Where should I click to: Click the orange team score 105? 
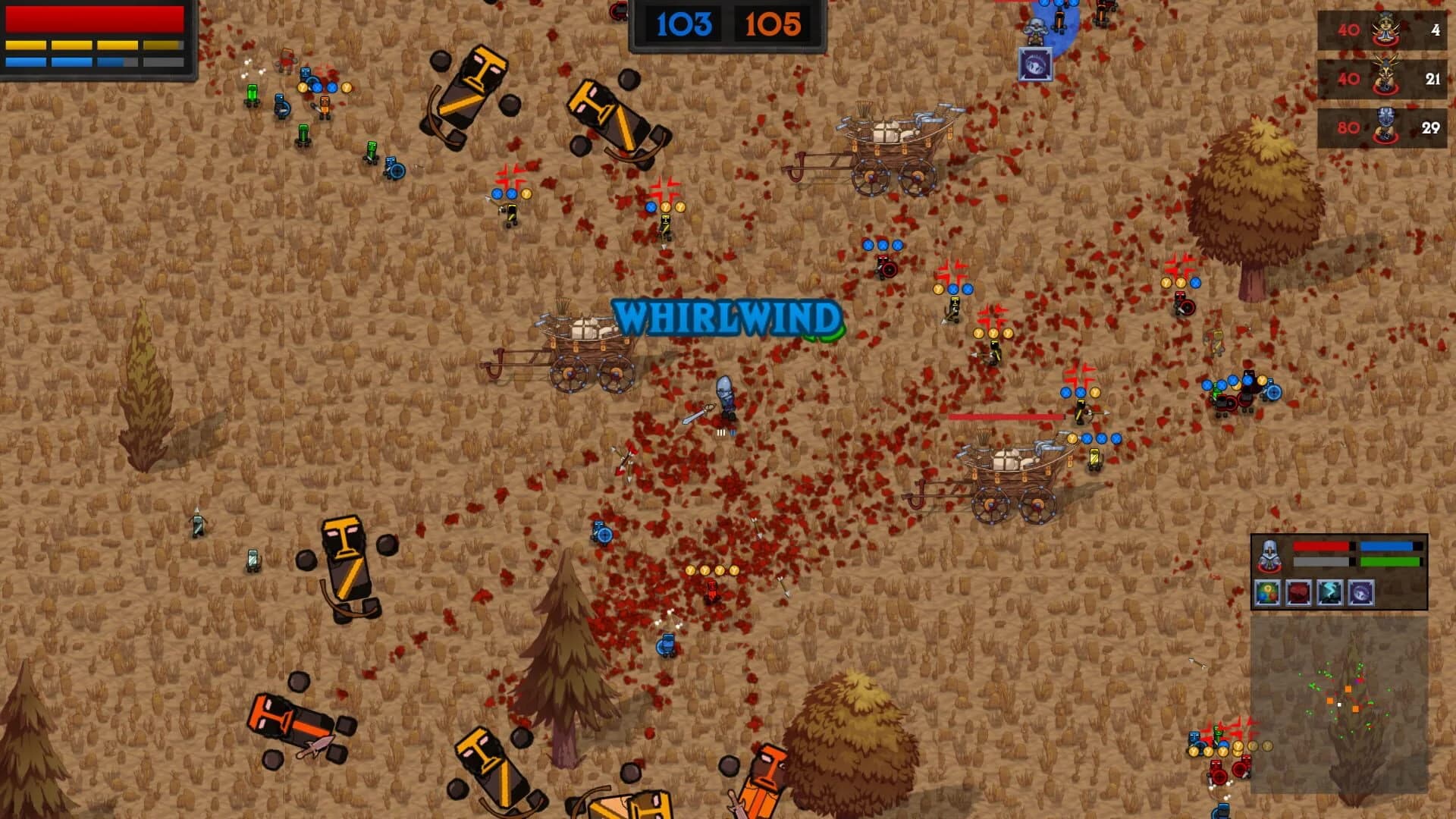click(x=773, y=23)
